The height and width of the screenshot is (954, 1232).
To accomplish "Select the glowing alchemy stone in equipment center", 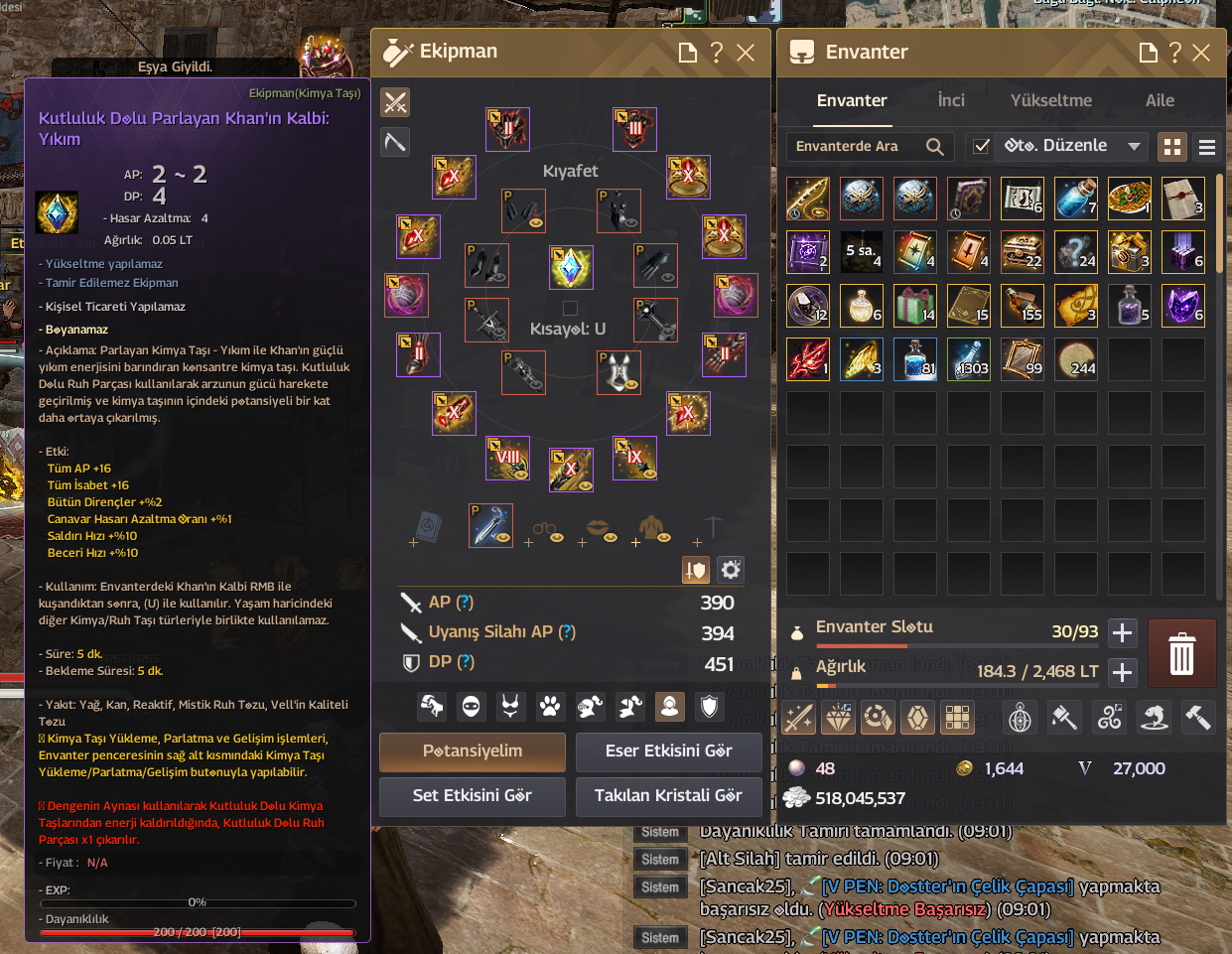I will pos(571,267).
